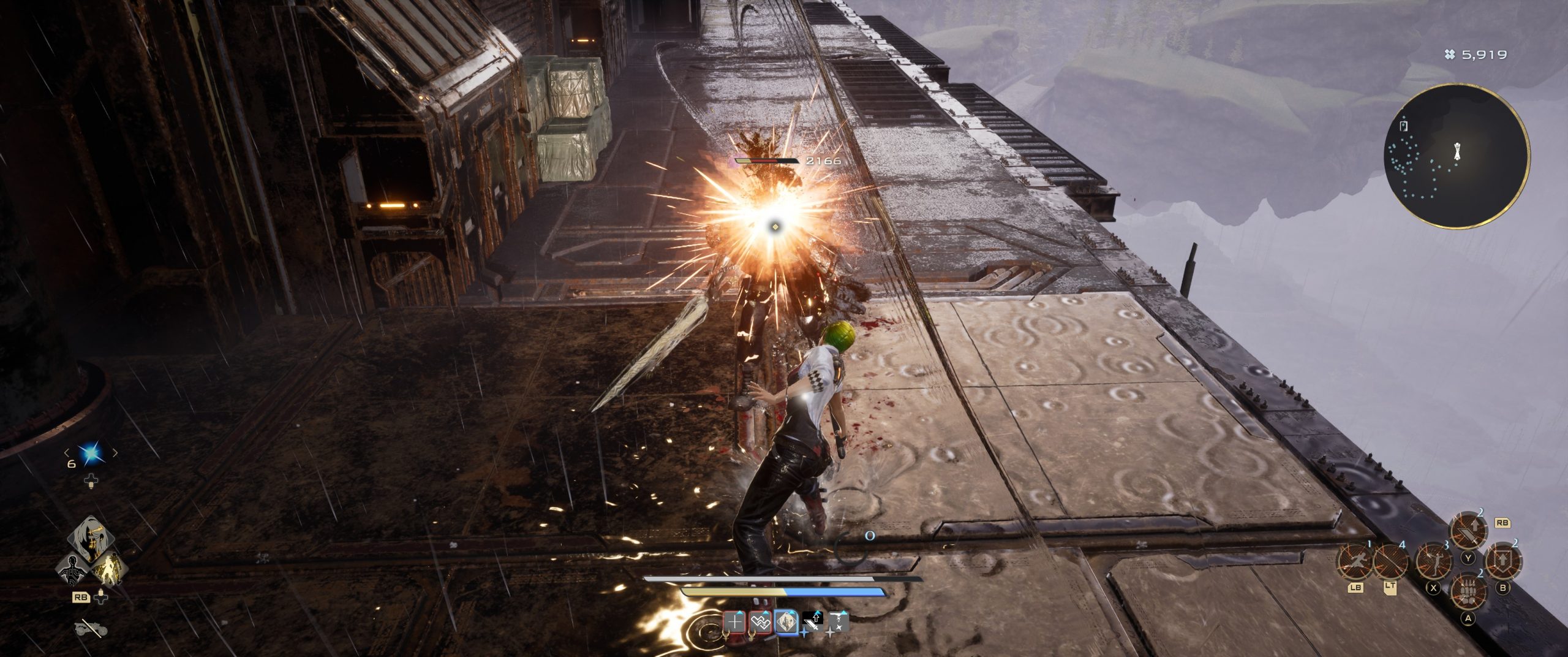Select the blue star consumable item
The width and height of the screenshot is (1568, 657).
pyautogui.click(x=92, y=454)
